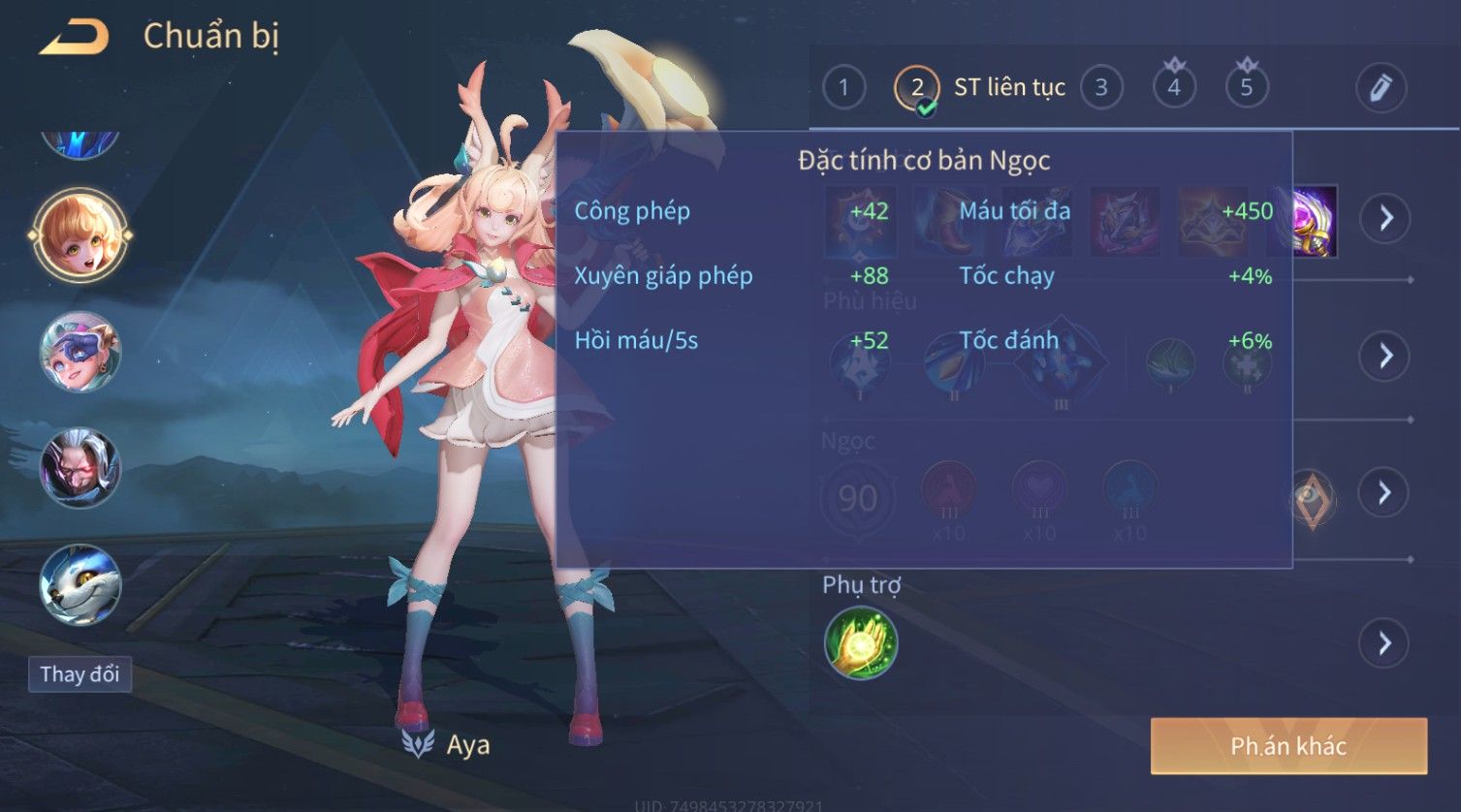1461x812 pixels.
Task: Choose the ST liên tục preset 2
Action: coord(917,88)
